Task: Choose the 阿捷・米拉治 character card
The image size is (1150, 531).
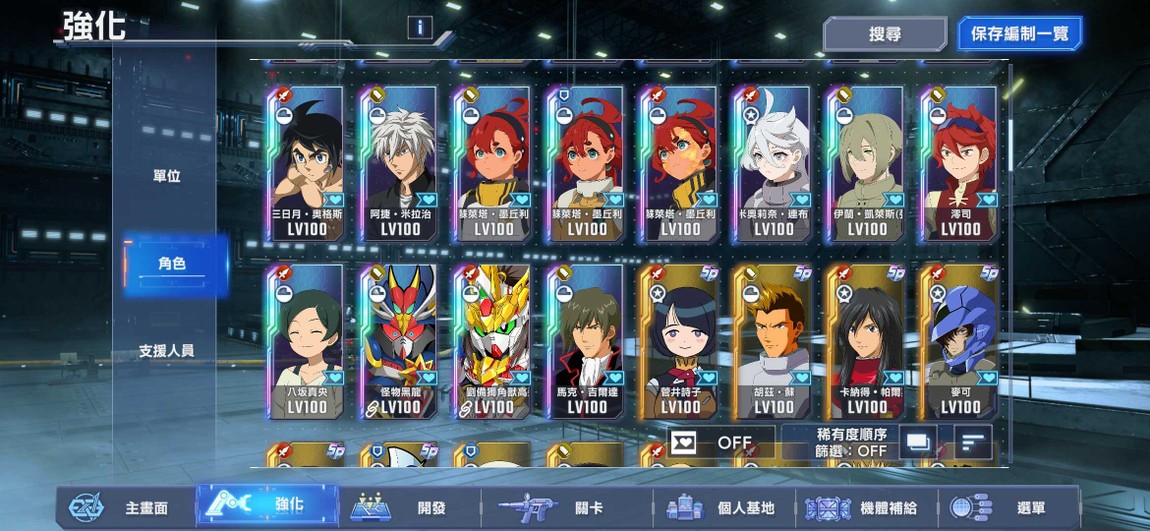Action: coord(400,164)
